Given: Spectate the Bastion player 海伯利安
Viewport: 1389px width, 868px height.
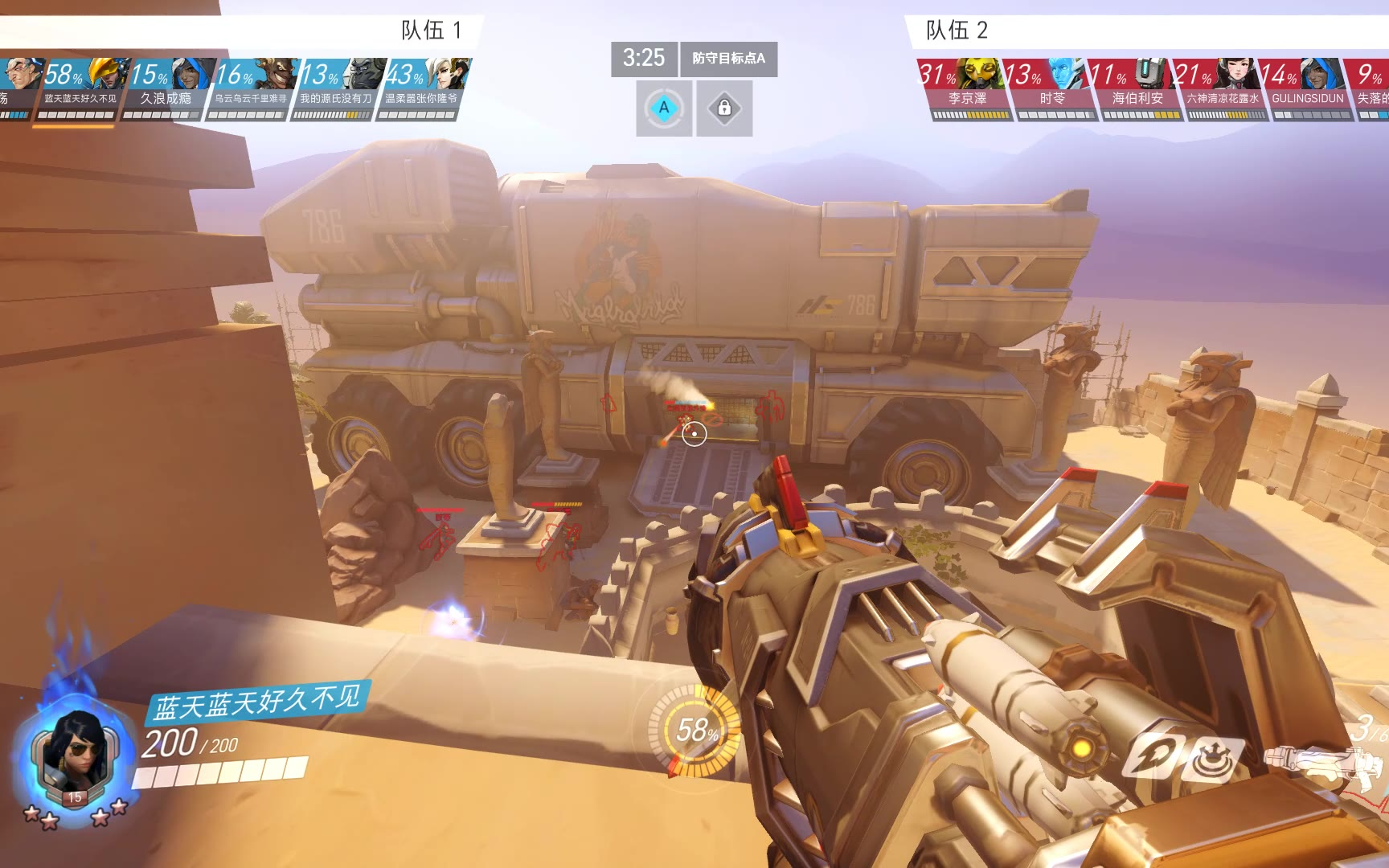Looking at the screenshot, I should click(x=1137, y=89).
